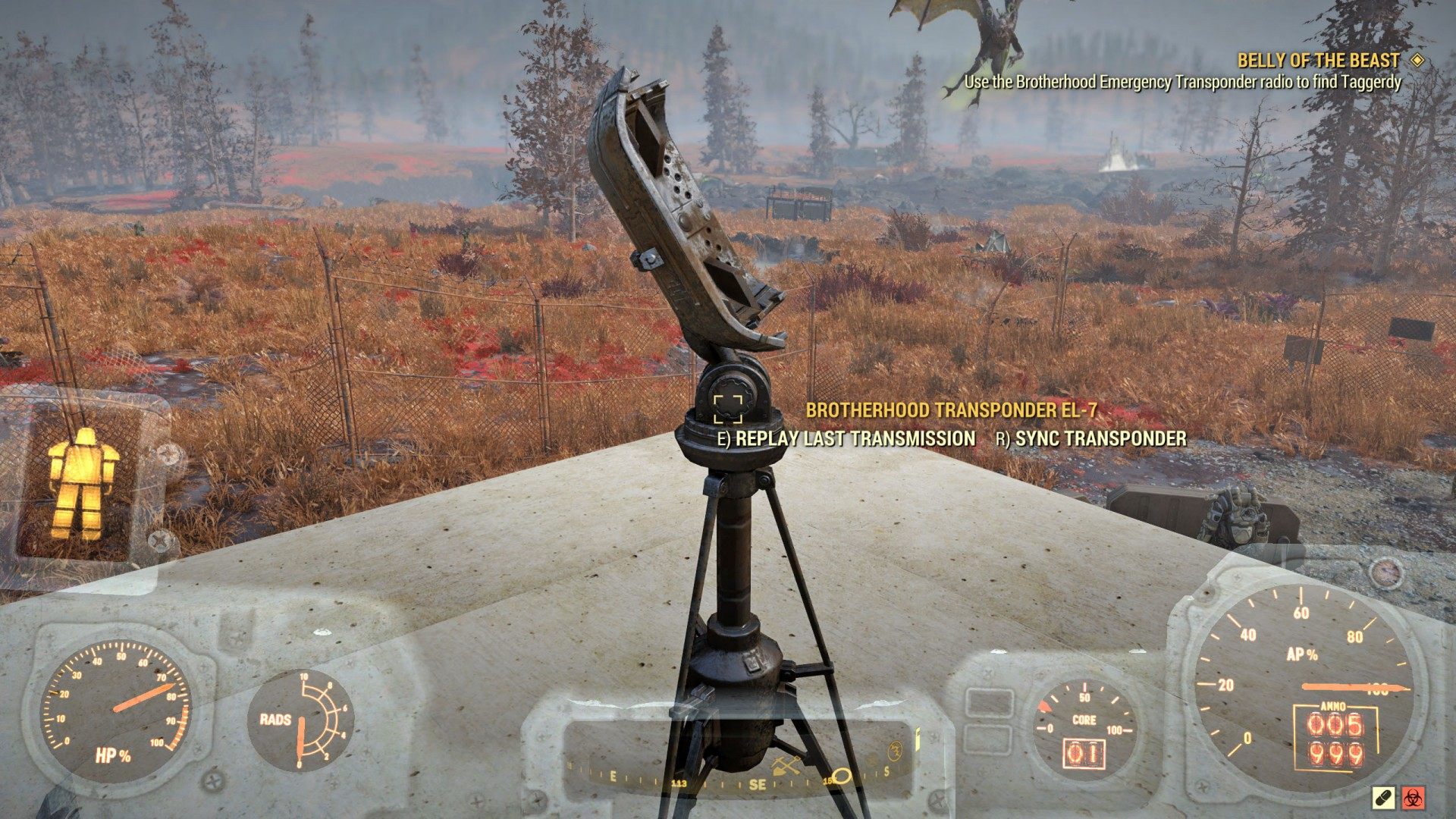
Task: Select the Belly of the Beast quest tracker
Action: click(x=1318, y=61)
